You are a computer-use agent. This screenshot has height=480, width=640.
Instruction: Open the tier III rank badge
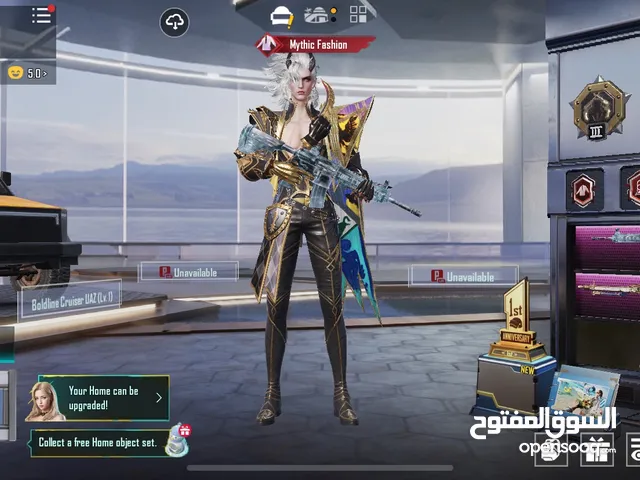[x=598, y=108]
